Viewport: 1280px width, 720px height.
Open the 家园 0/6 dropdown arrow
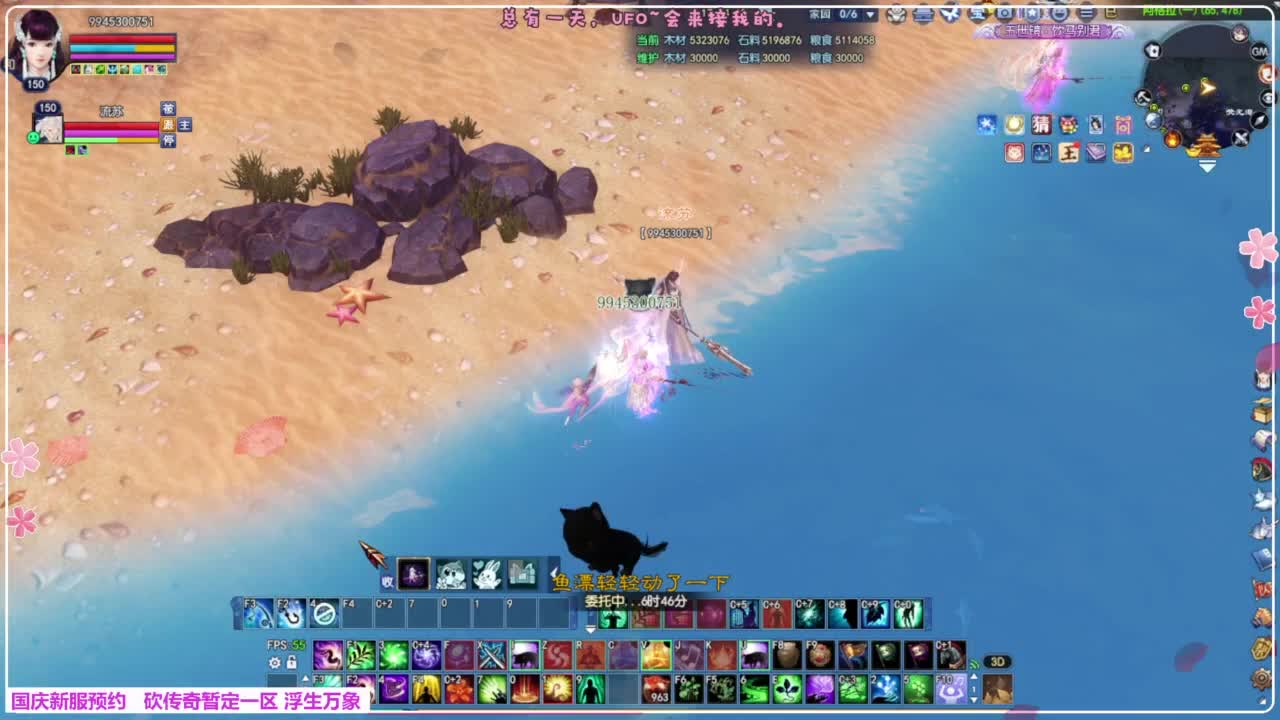coord(869,15)
